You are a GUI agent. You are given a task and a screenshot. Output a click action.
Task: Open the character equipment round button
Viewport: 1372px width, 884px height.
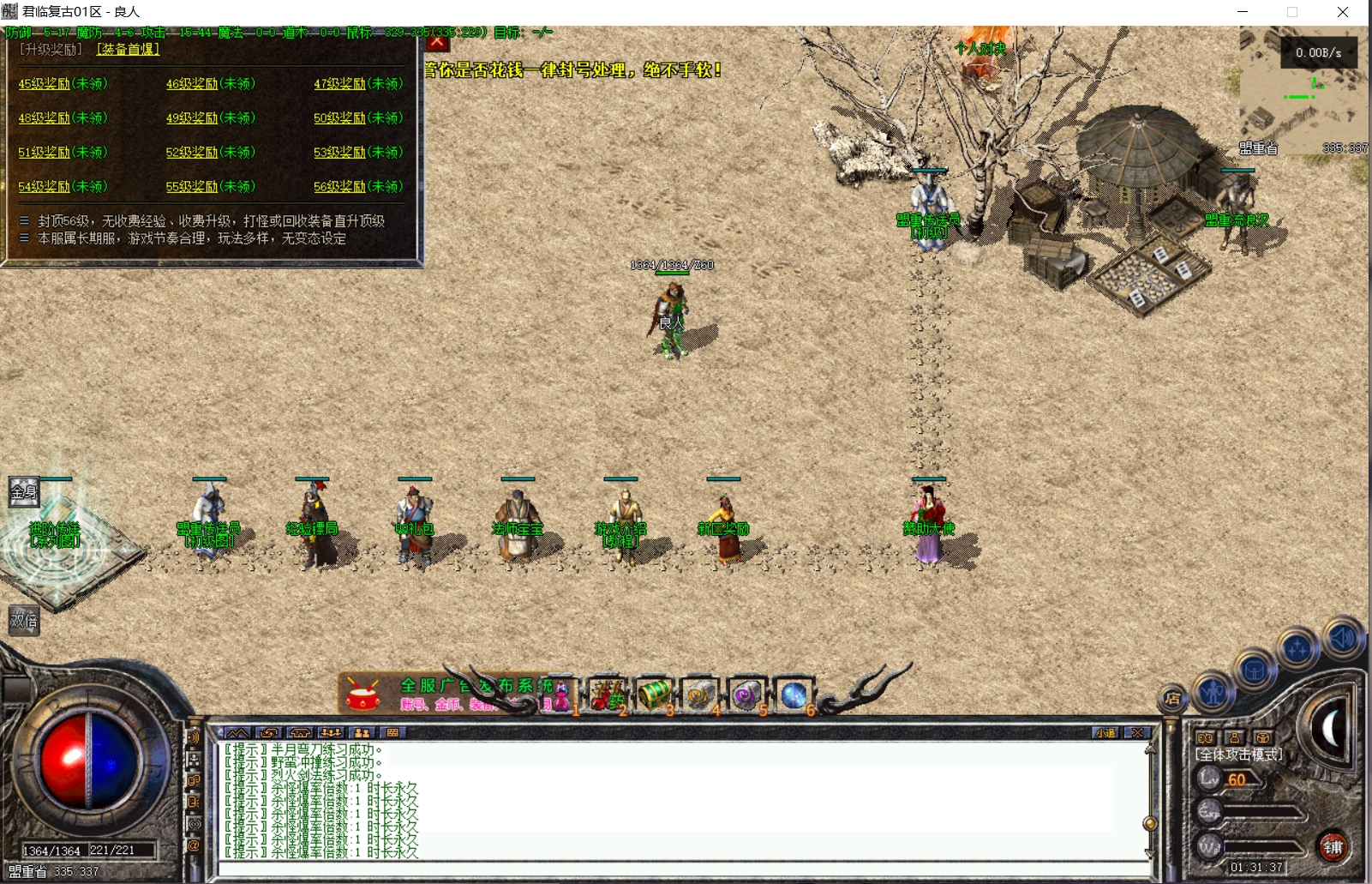click(x=1212, y=691)
